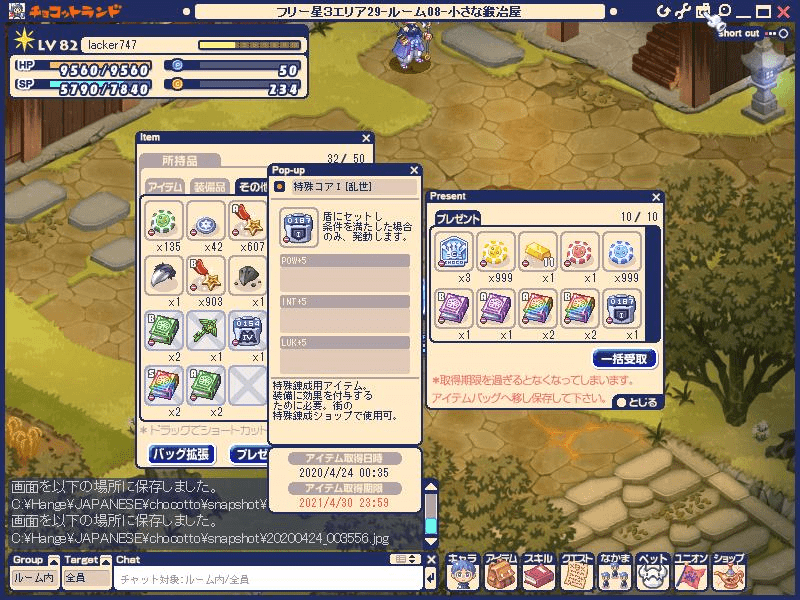Close the game window
Image resolution: width=800 pixels, height=600 pixels.
click(783, 11)
